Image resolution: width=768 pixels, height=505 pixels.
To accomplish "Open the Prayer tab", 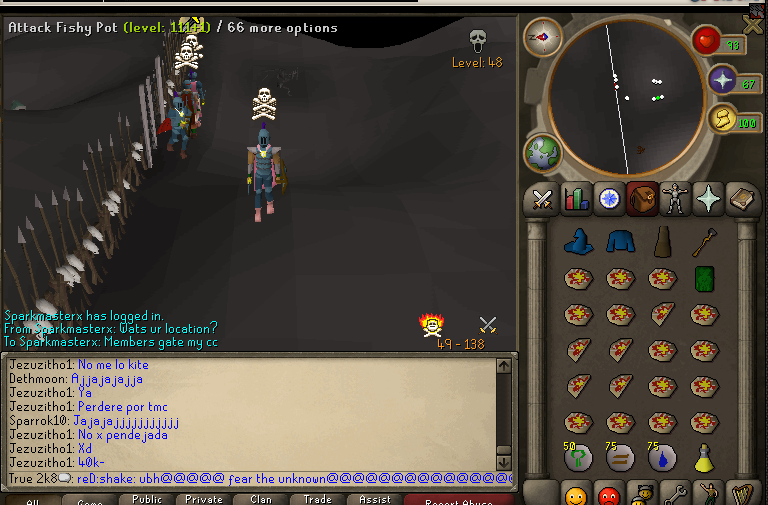I will (x=708, y=200).
